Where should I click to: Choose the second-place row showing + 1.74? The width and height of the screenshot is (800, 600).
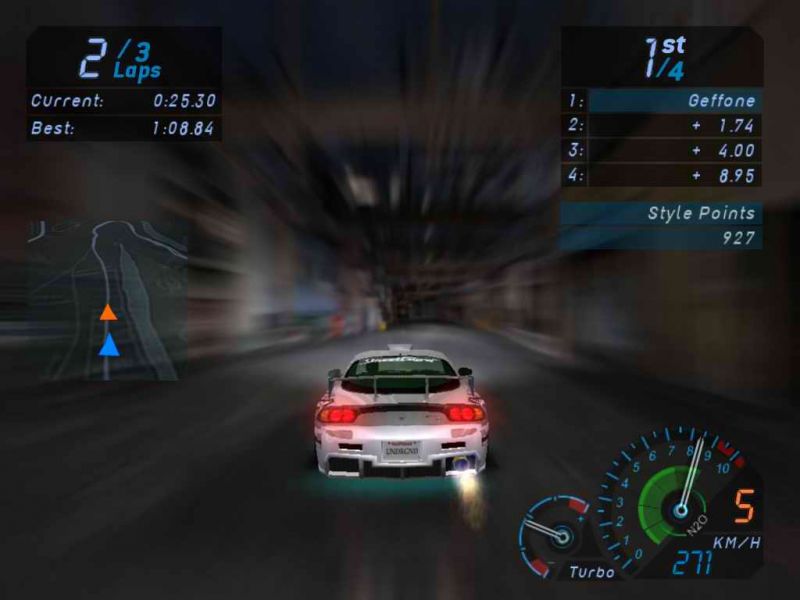tap(662, 126)
